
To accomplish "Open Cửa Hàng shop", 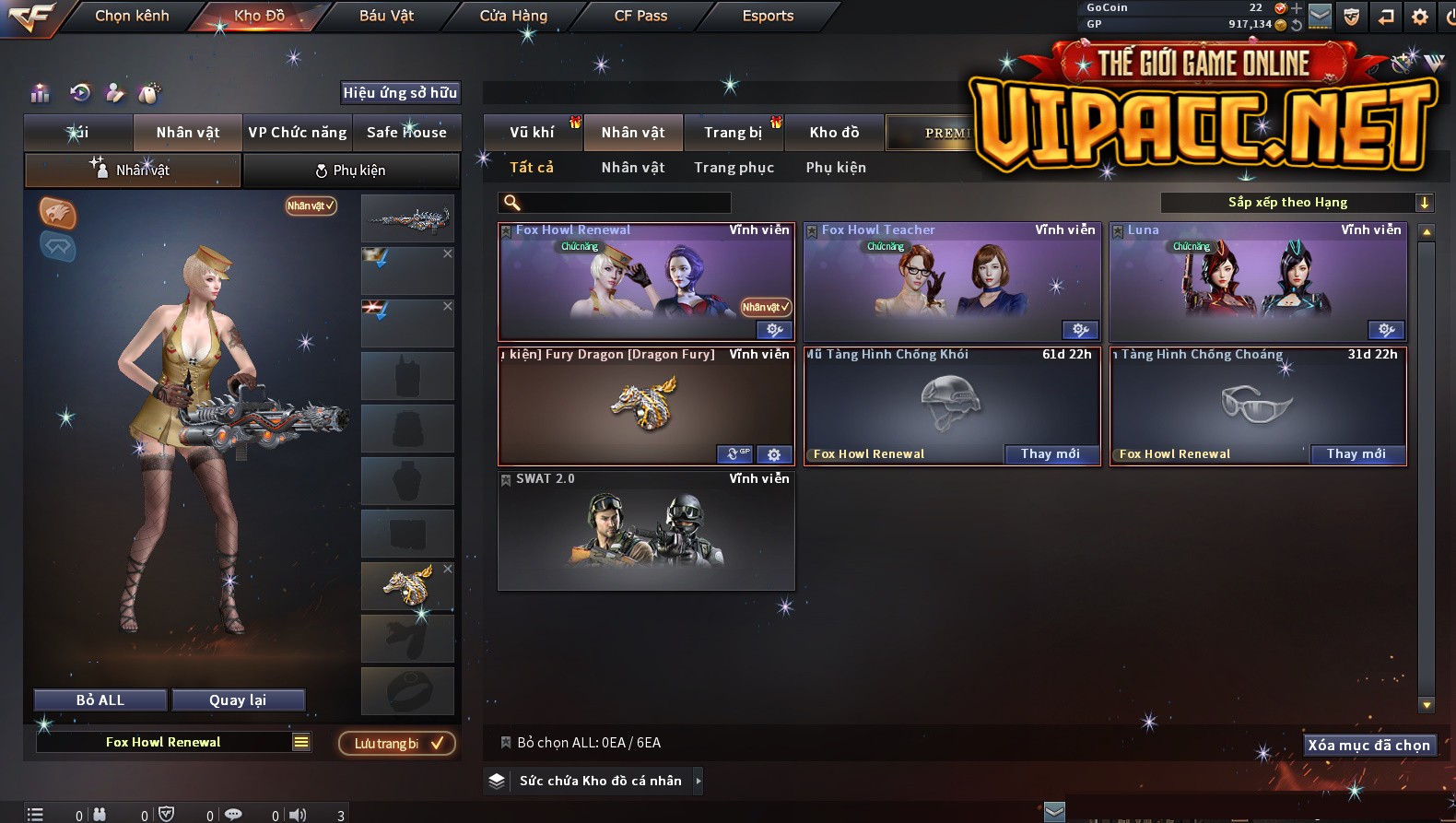I will coord(513,16).
